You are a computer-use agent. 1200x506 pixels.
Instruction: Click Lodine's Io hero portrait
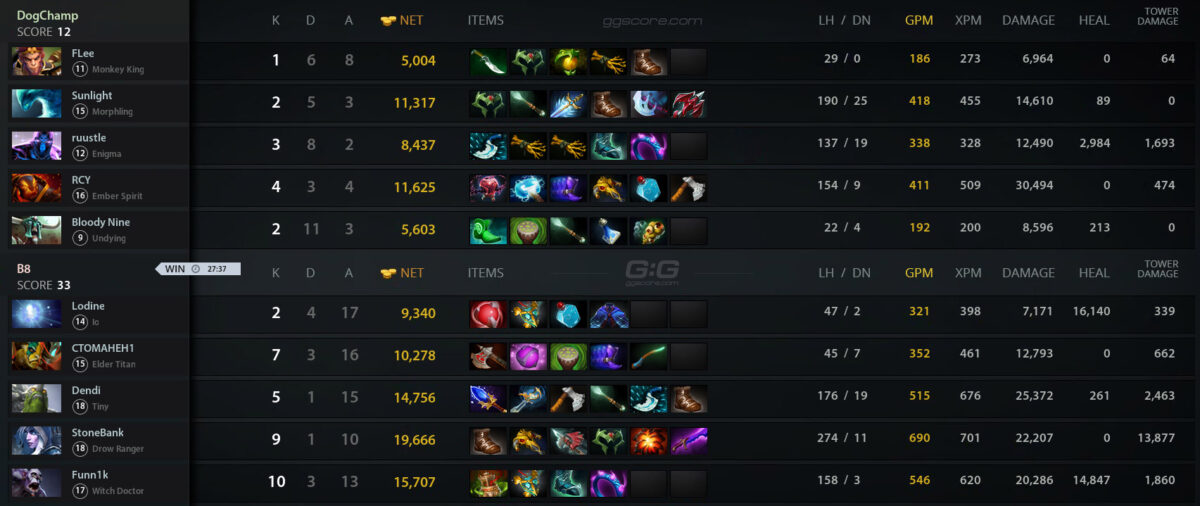pyautogui.click(x=36, y=314)
